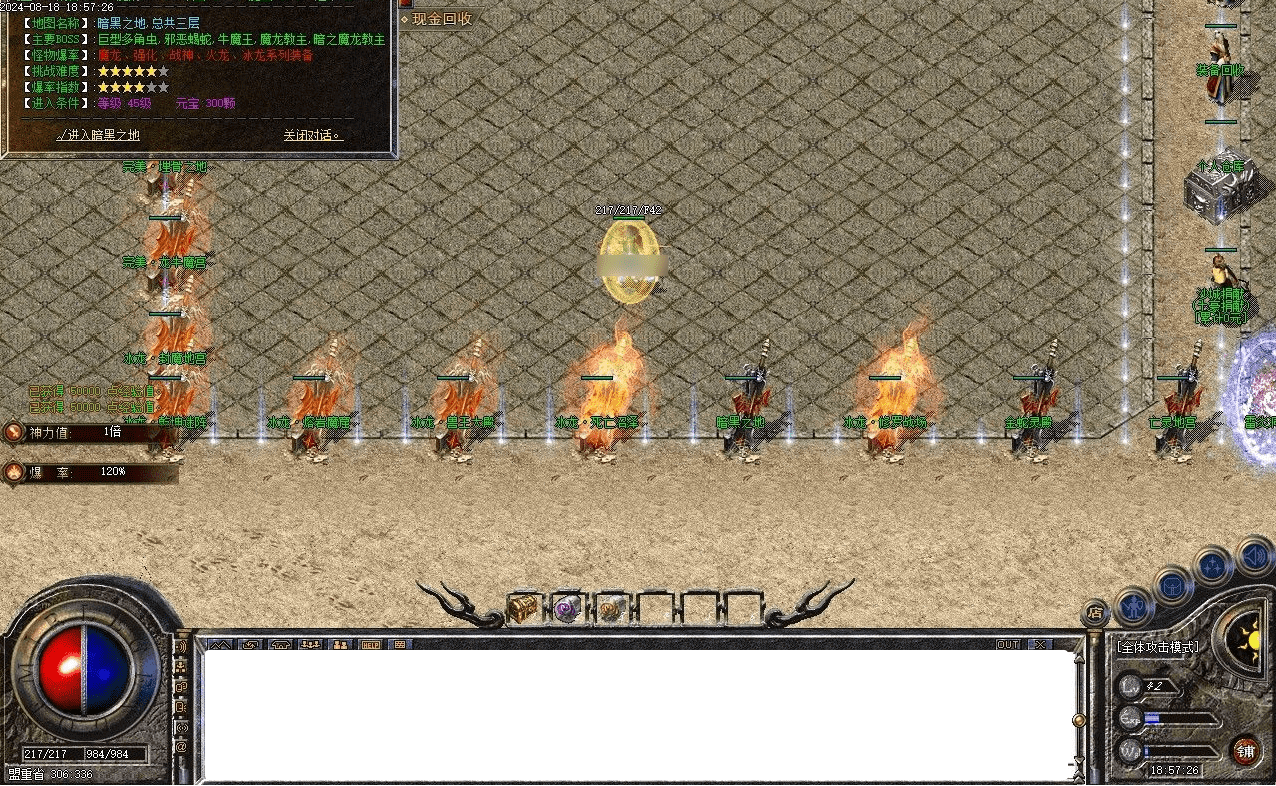Switch the 全体攻击模式 attack mode
This screenshot has width=1276, height=786.
[1157, 647]
